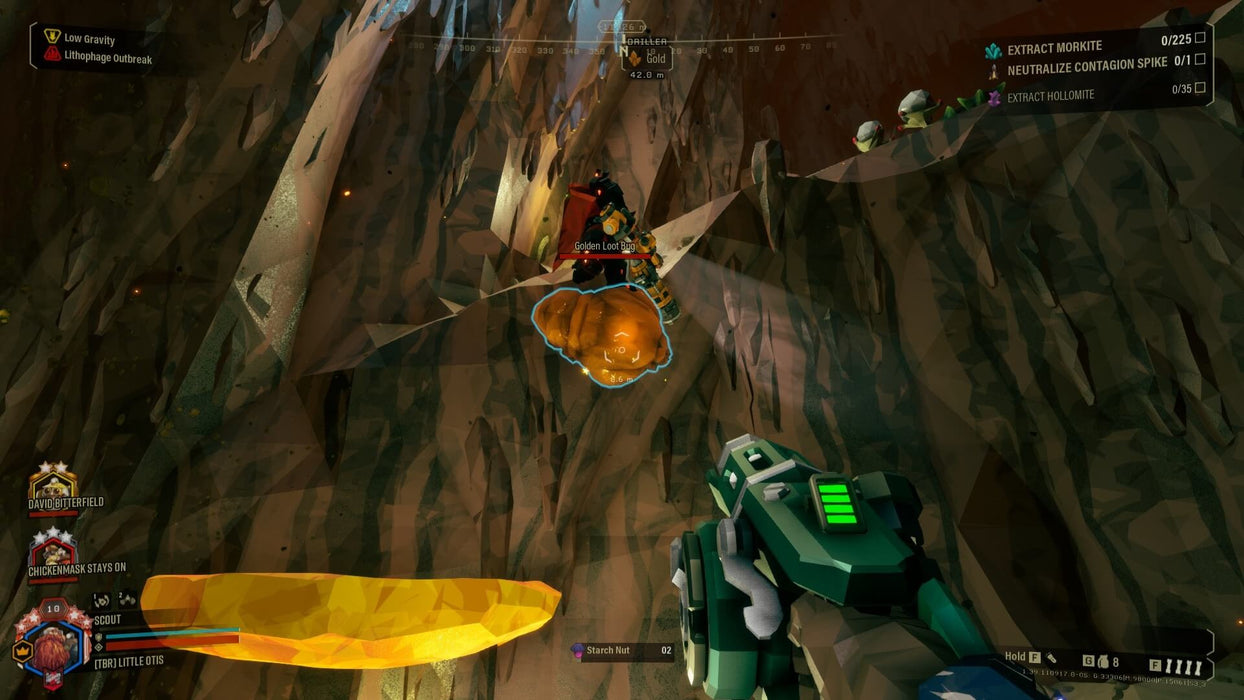Choose the grenade icon
The image size is (1244, 700).
coord(1101,662)
